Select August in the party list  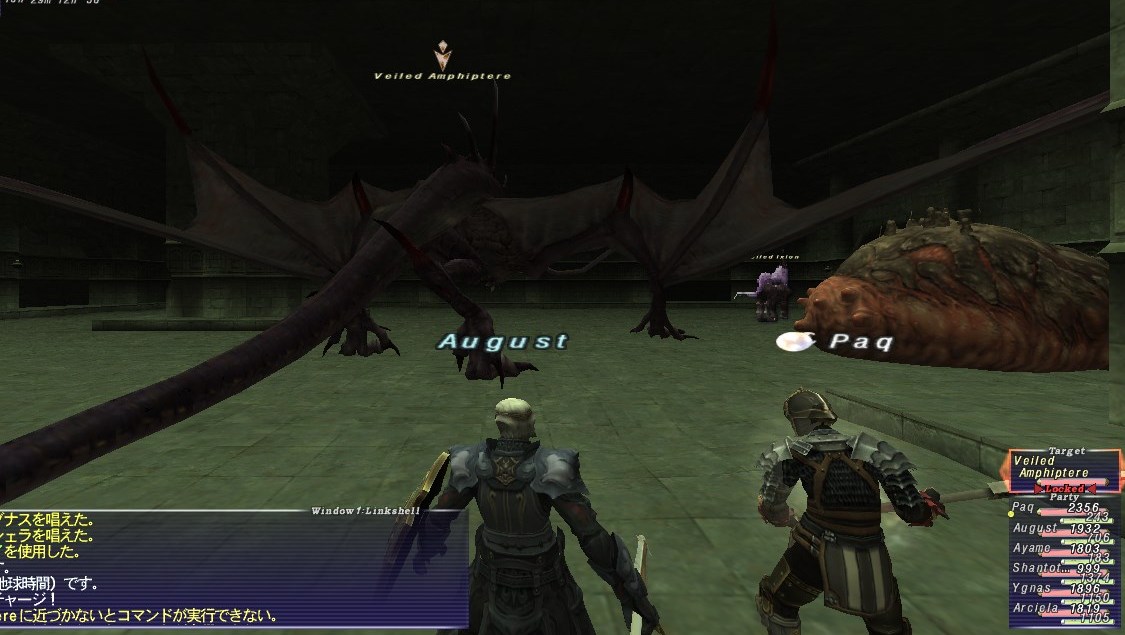coord(1060,530)
